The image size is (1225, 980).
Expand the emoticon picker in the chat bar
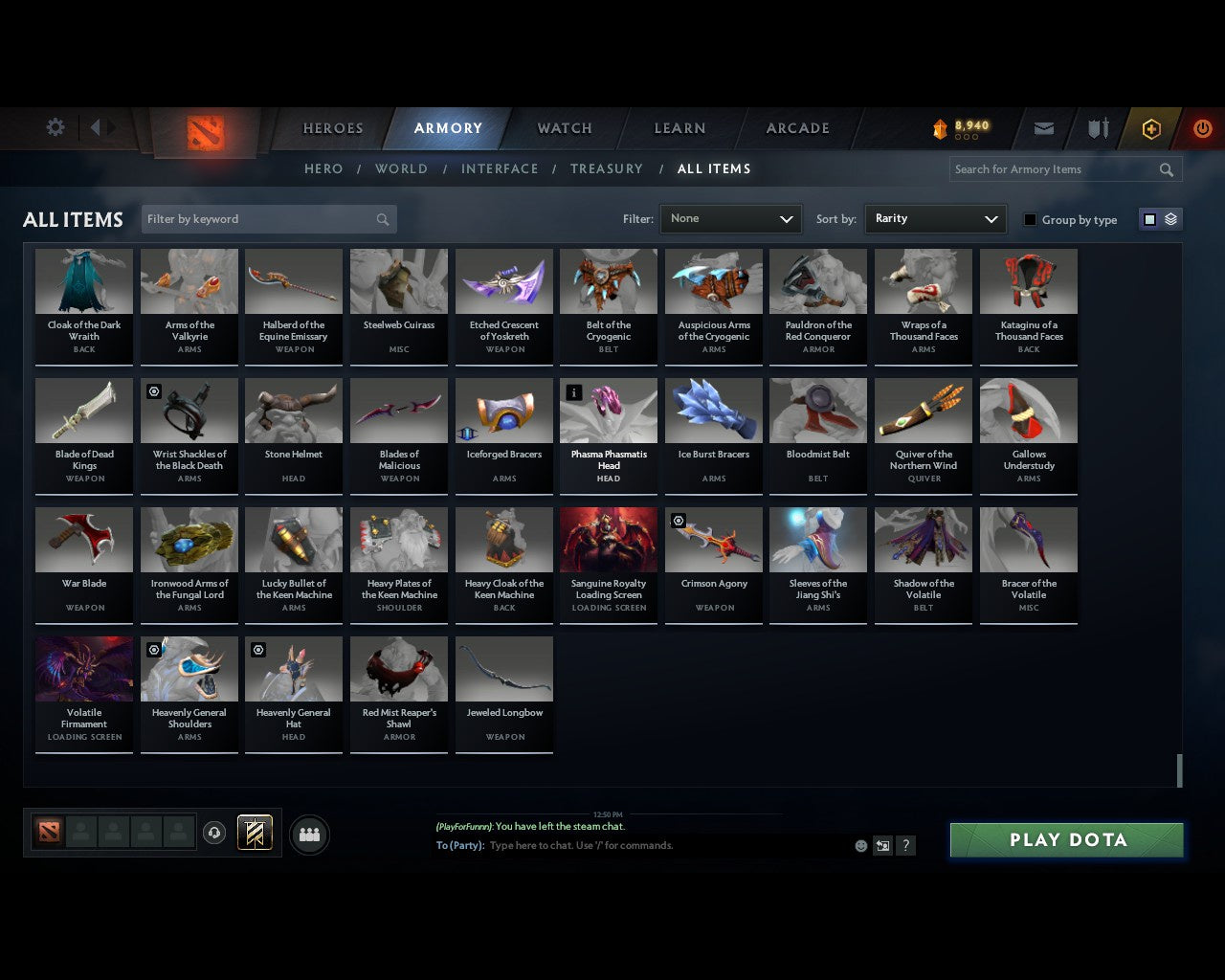click(x=860, y=846)
